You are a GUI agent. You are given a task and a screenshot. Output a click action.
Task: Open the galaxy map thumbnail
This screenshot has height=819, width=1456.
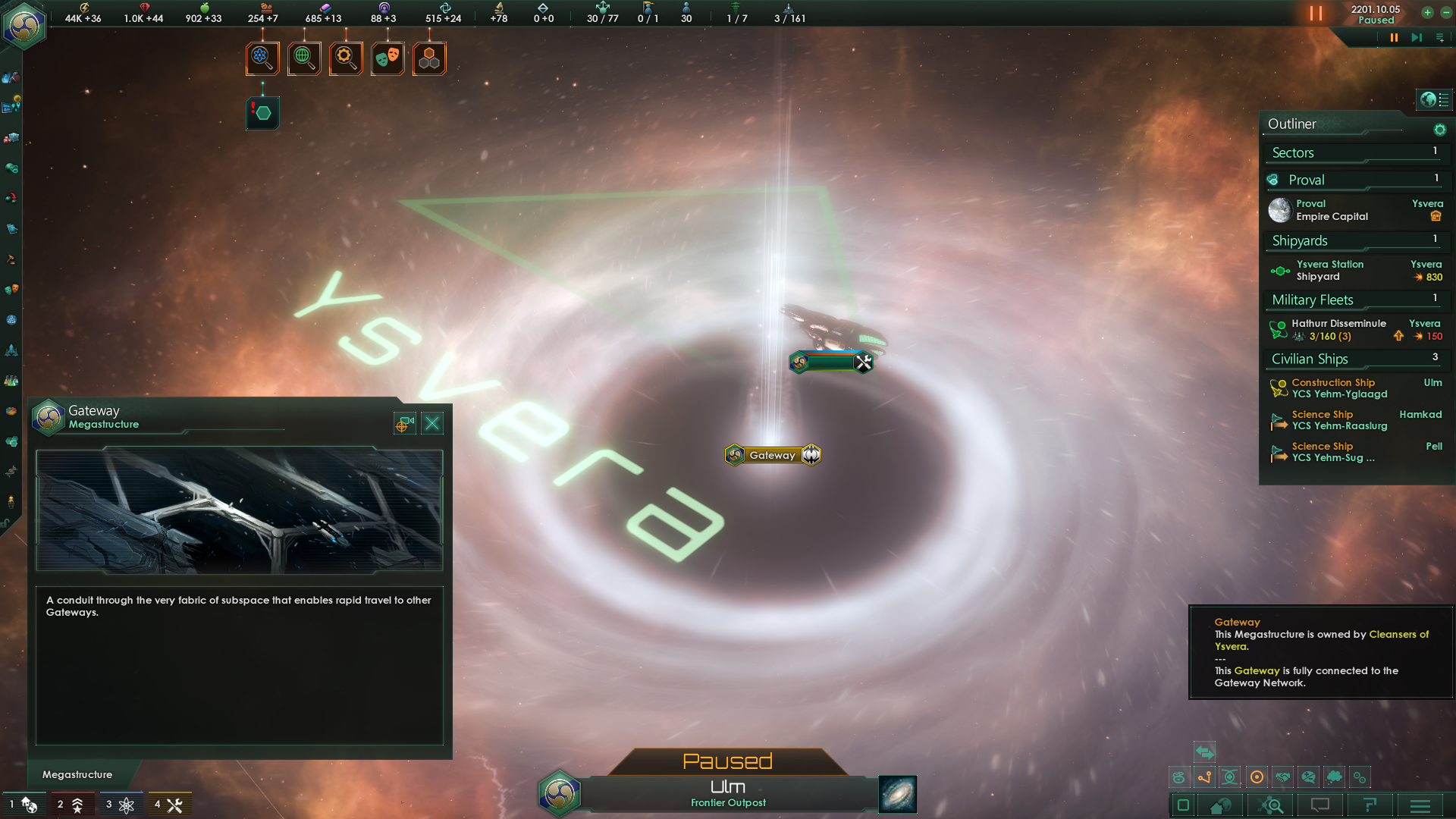tap(897, 794)
